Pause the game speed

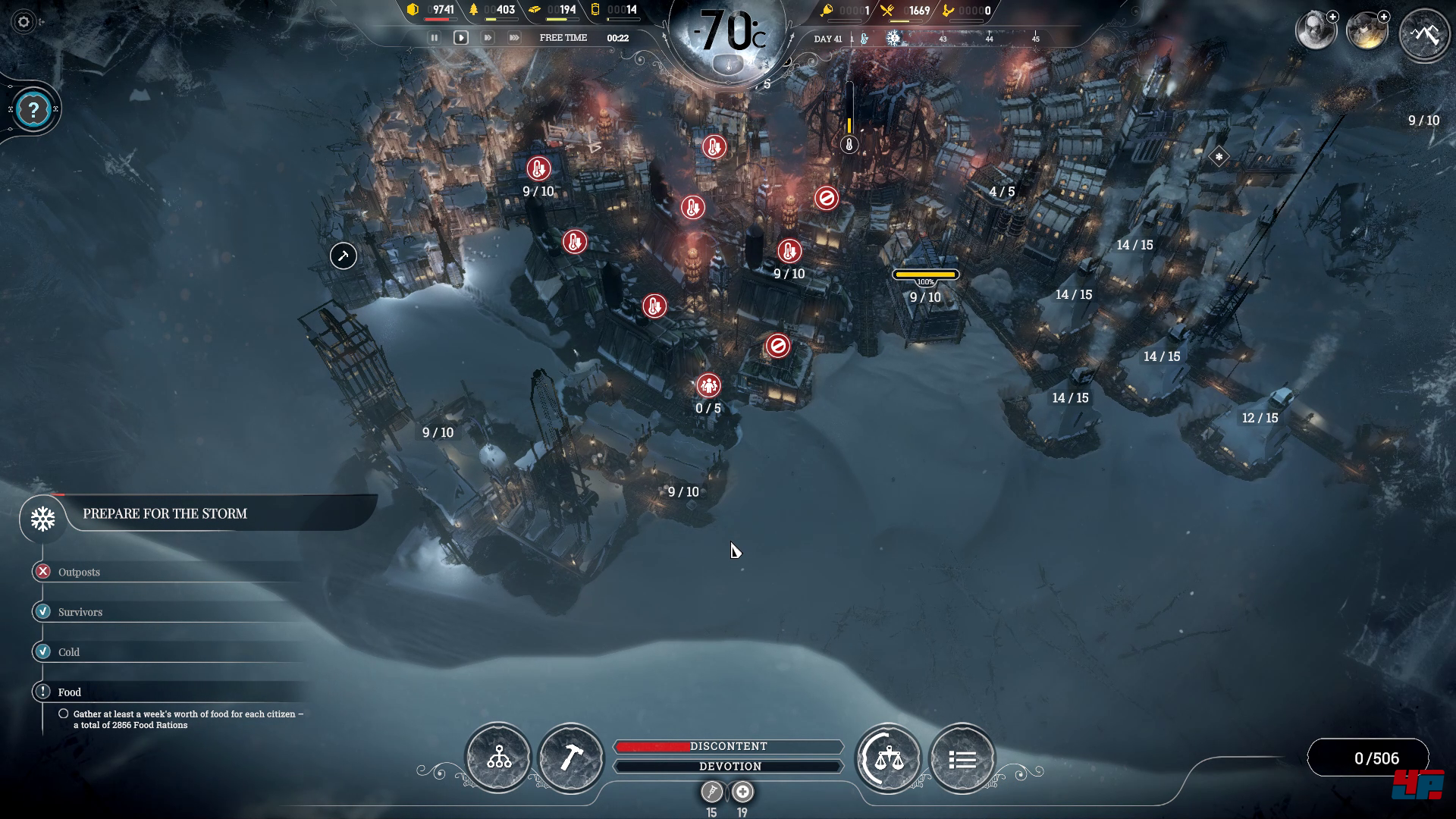[435, 38]
